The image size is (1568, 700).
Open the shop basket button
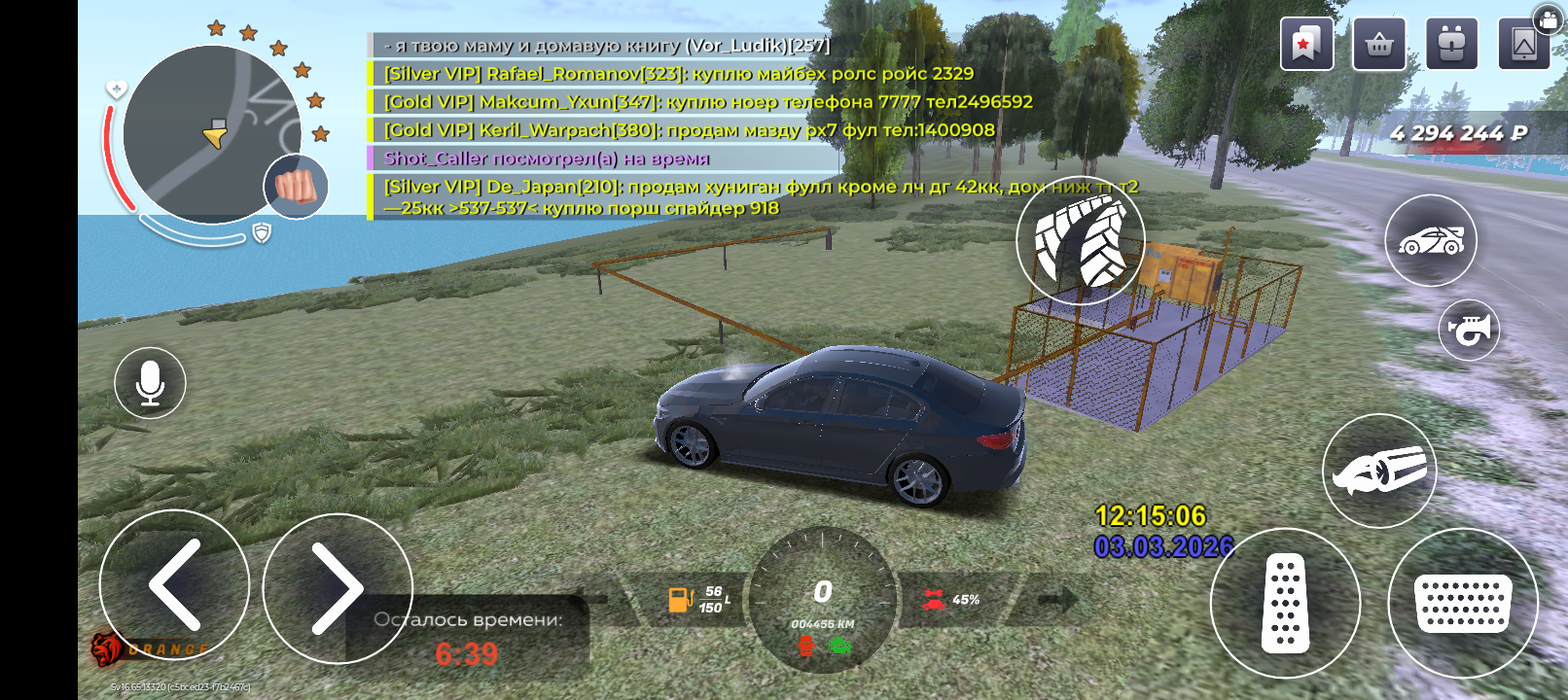(x=1378, y=44)
